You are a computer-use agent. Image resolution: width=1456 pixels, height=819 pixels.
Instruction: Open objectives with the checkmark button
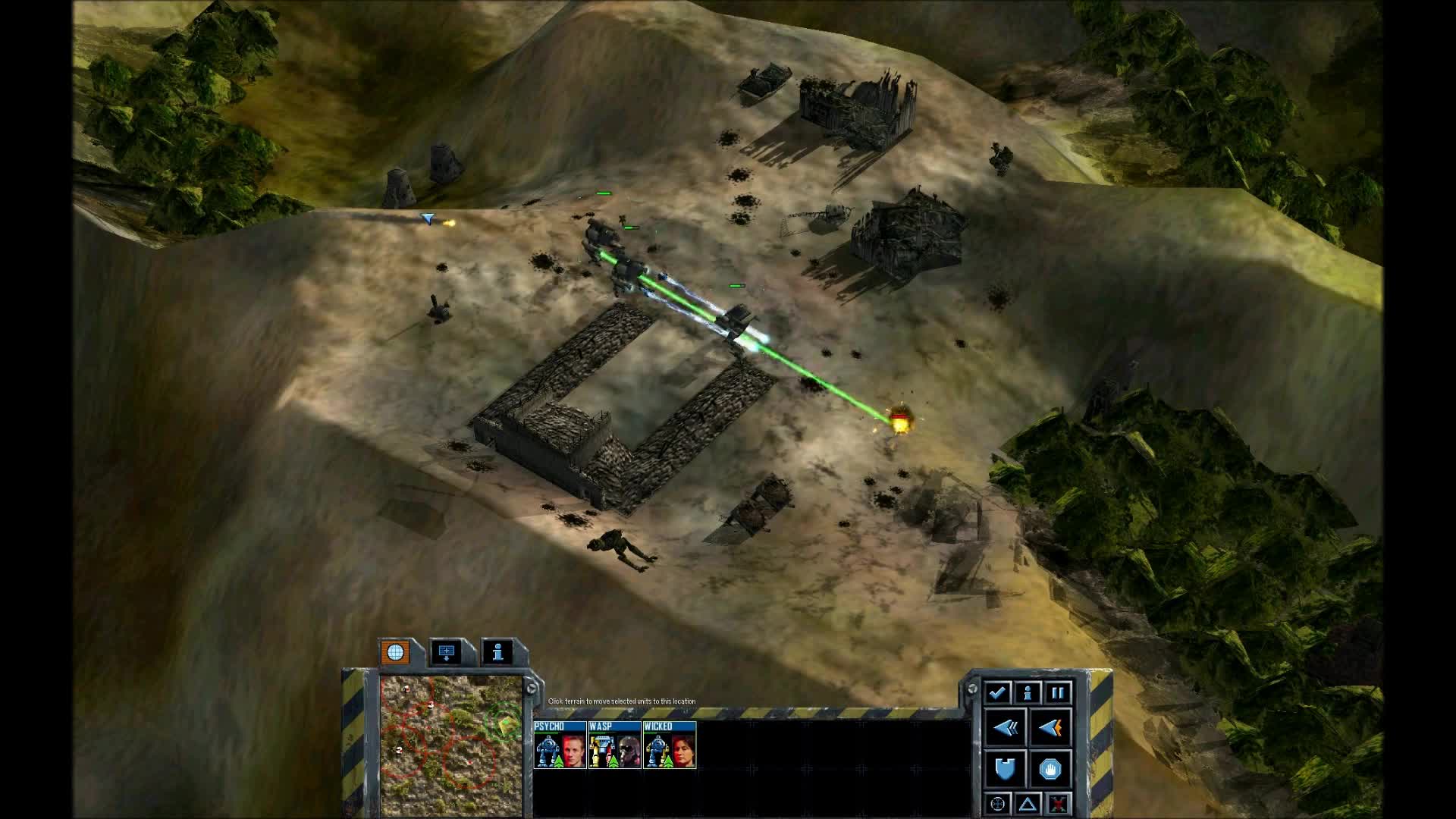pyautogui.click(x=996, y=692)
